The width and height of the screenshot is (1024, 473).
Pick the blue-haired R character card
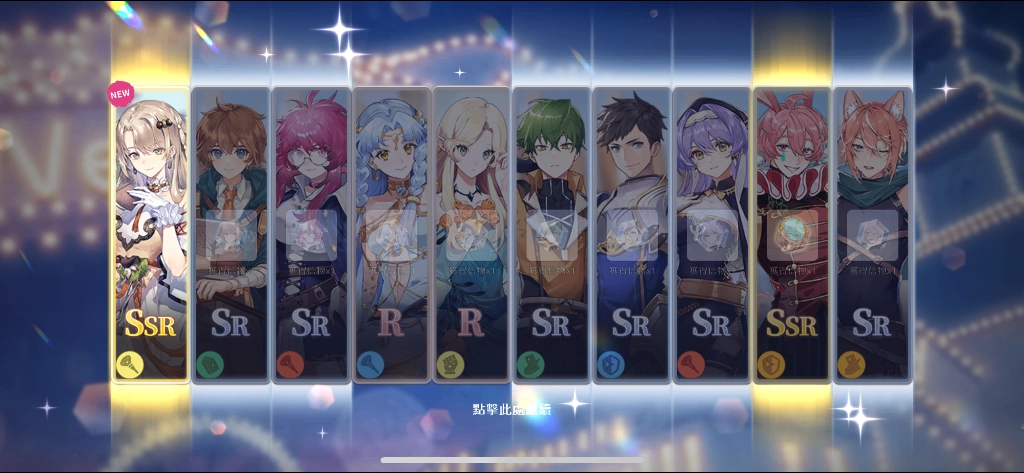coord(391,235)
